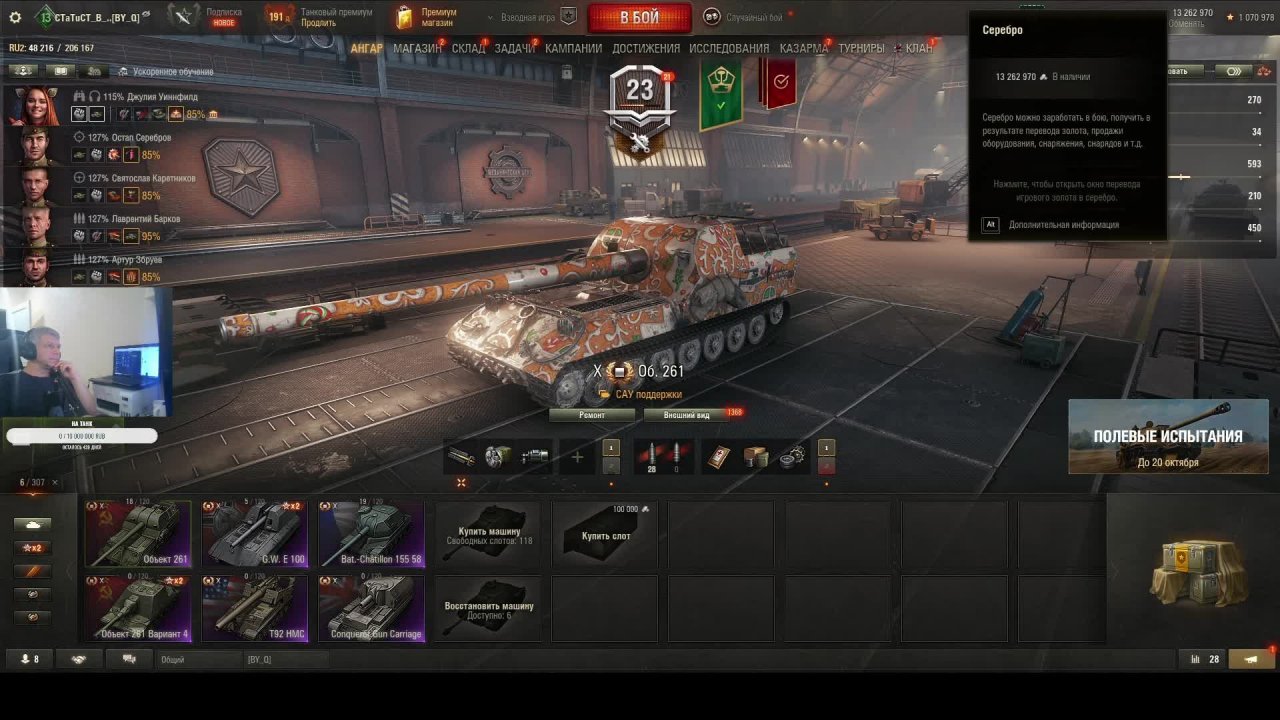
Task: Open the Внешний вид customization
Action: (688, 415)
